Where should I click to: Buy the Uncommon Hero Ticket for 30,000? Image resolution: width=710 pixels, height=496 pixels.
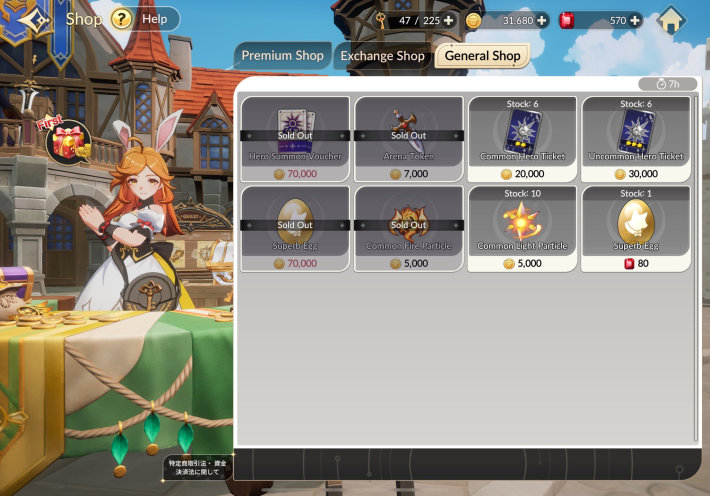coord(635,140)
